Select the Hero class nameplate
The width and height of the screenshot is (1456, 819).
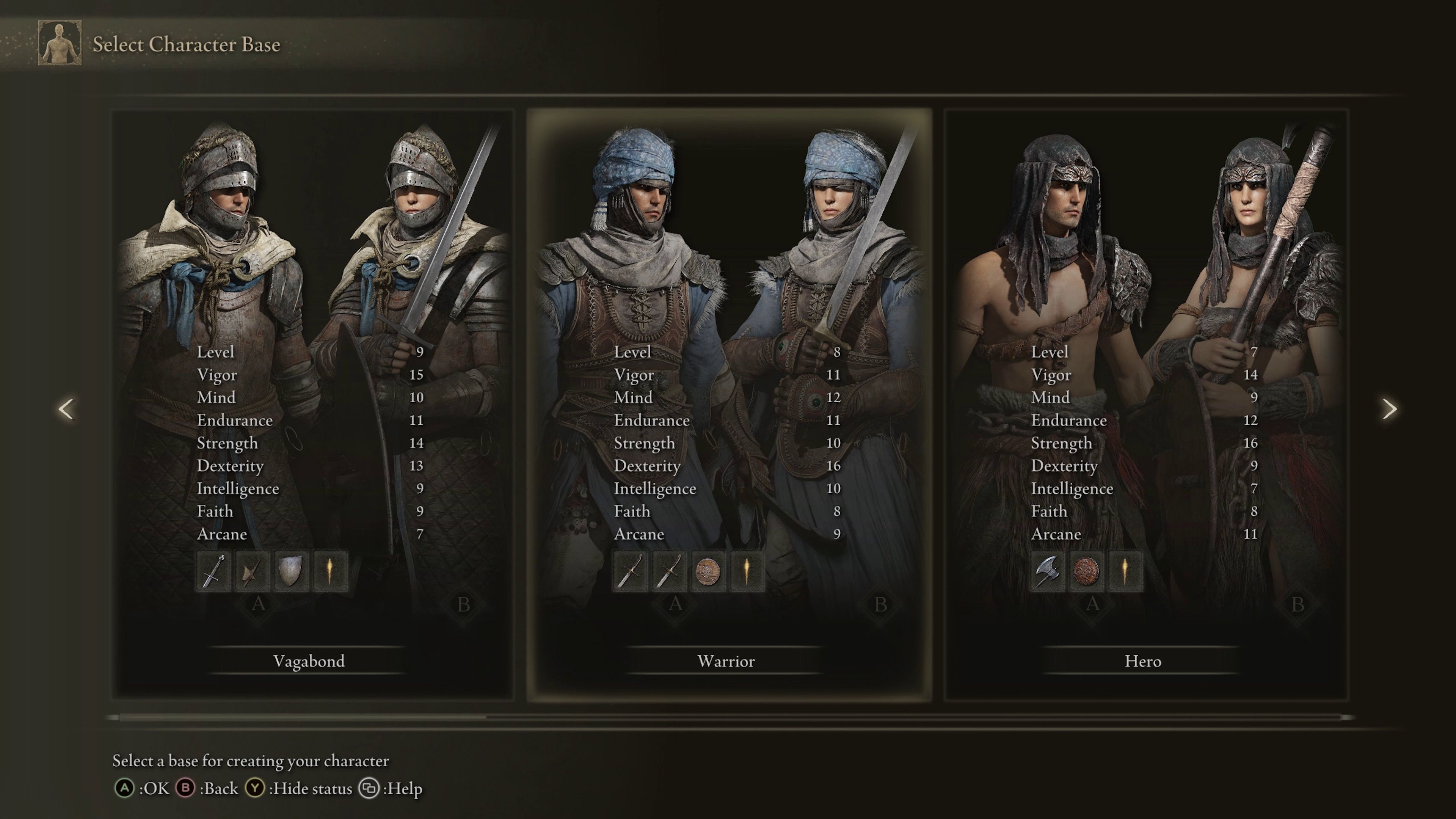[1143, 661]
